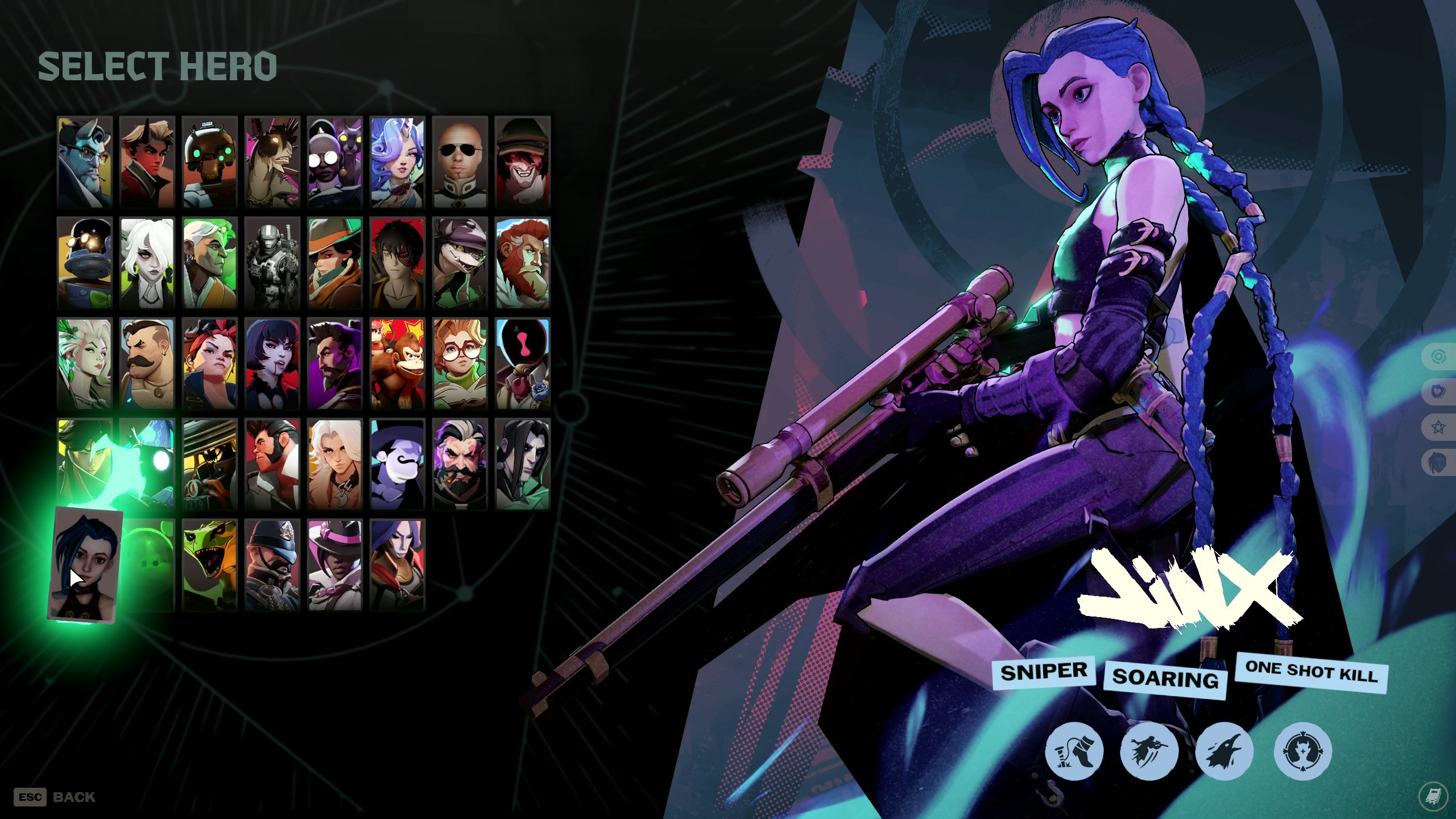Pick the woman in the pink hat
Image resolution: width=1456 pixels, height=819 pixels.
click(x=334, y=565)
